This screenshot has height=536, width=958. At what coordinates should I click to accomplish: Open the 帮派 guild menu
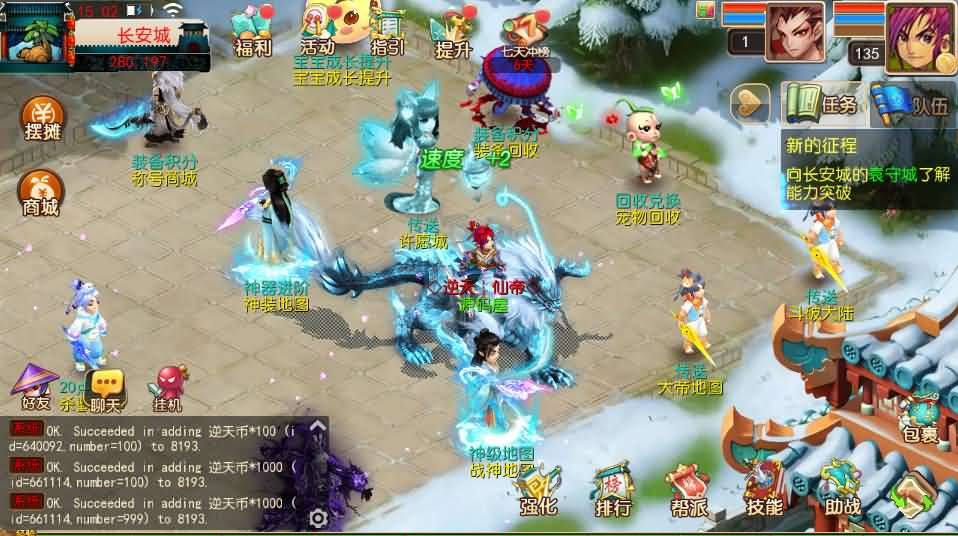[689, 490]
